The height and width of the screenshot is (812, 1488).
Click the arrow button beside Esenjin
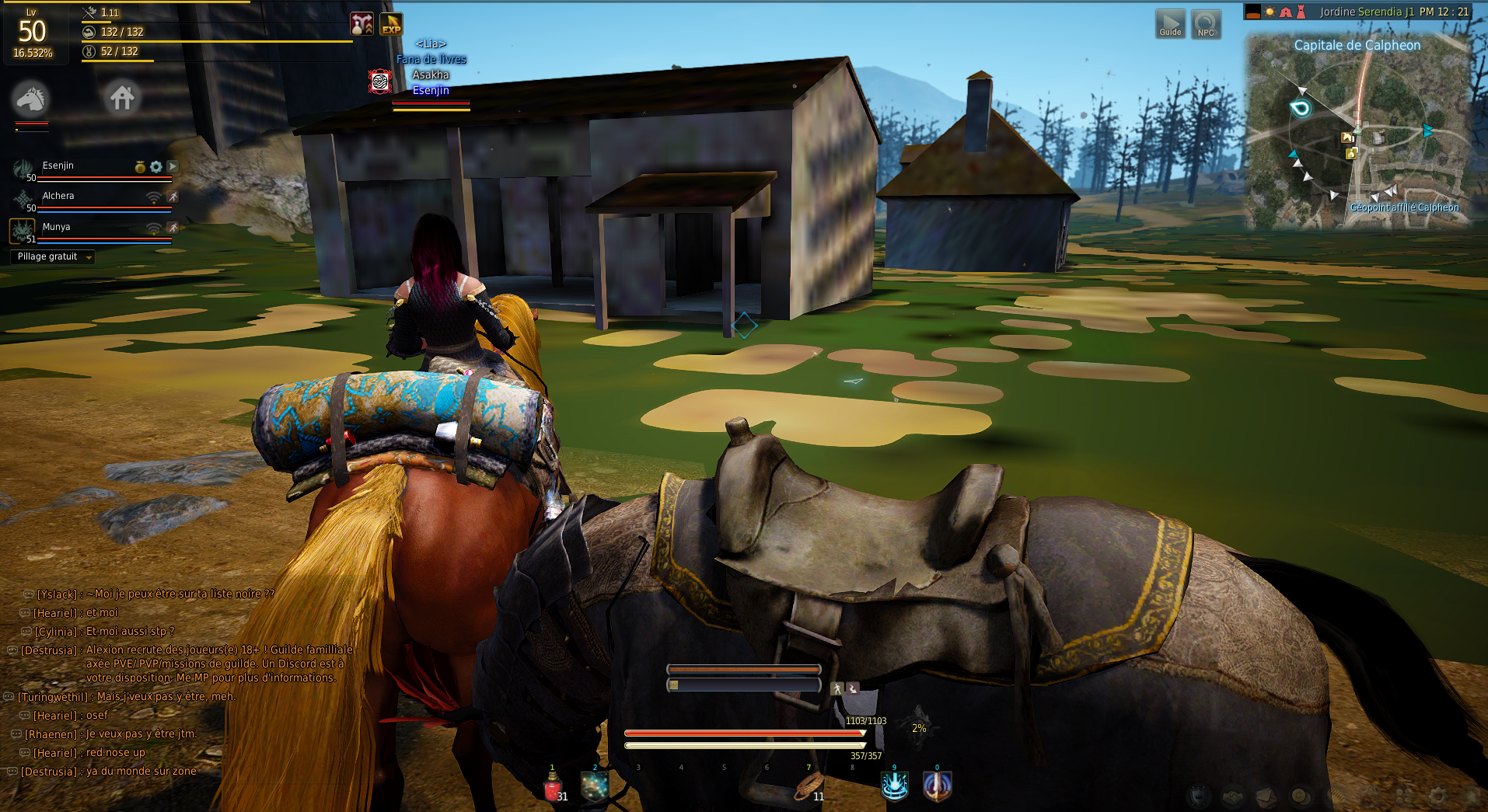(173, 166)
